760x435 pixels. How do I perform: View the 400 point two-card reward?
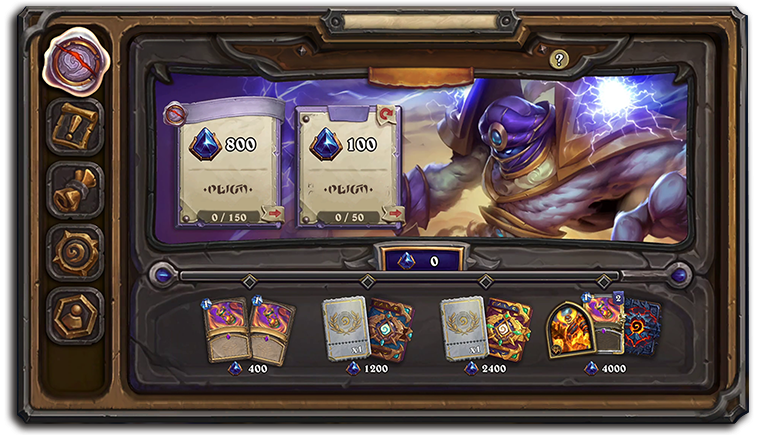(x=249, y=330)
